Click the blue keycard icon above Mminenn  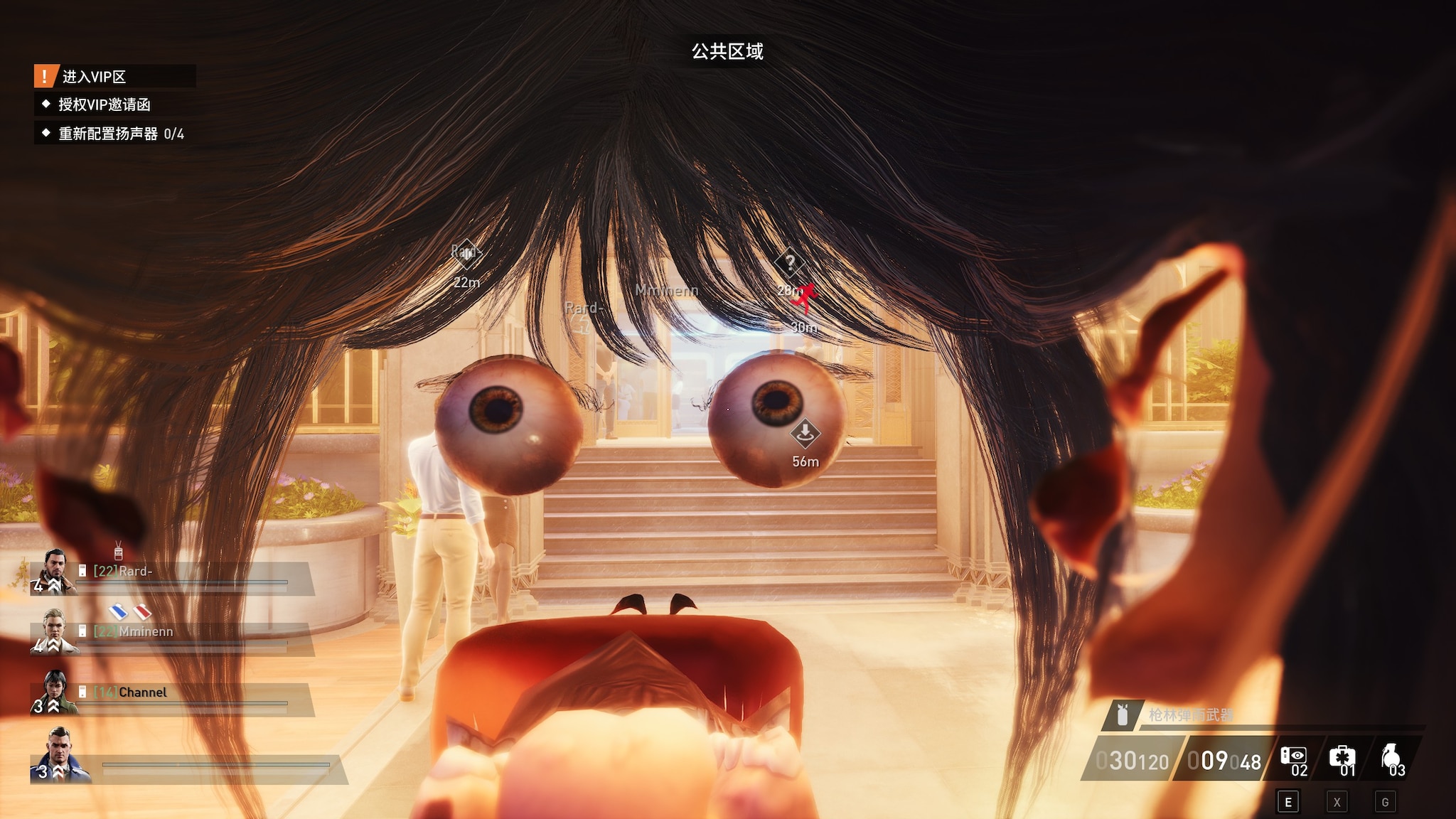(118, 611)
